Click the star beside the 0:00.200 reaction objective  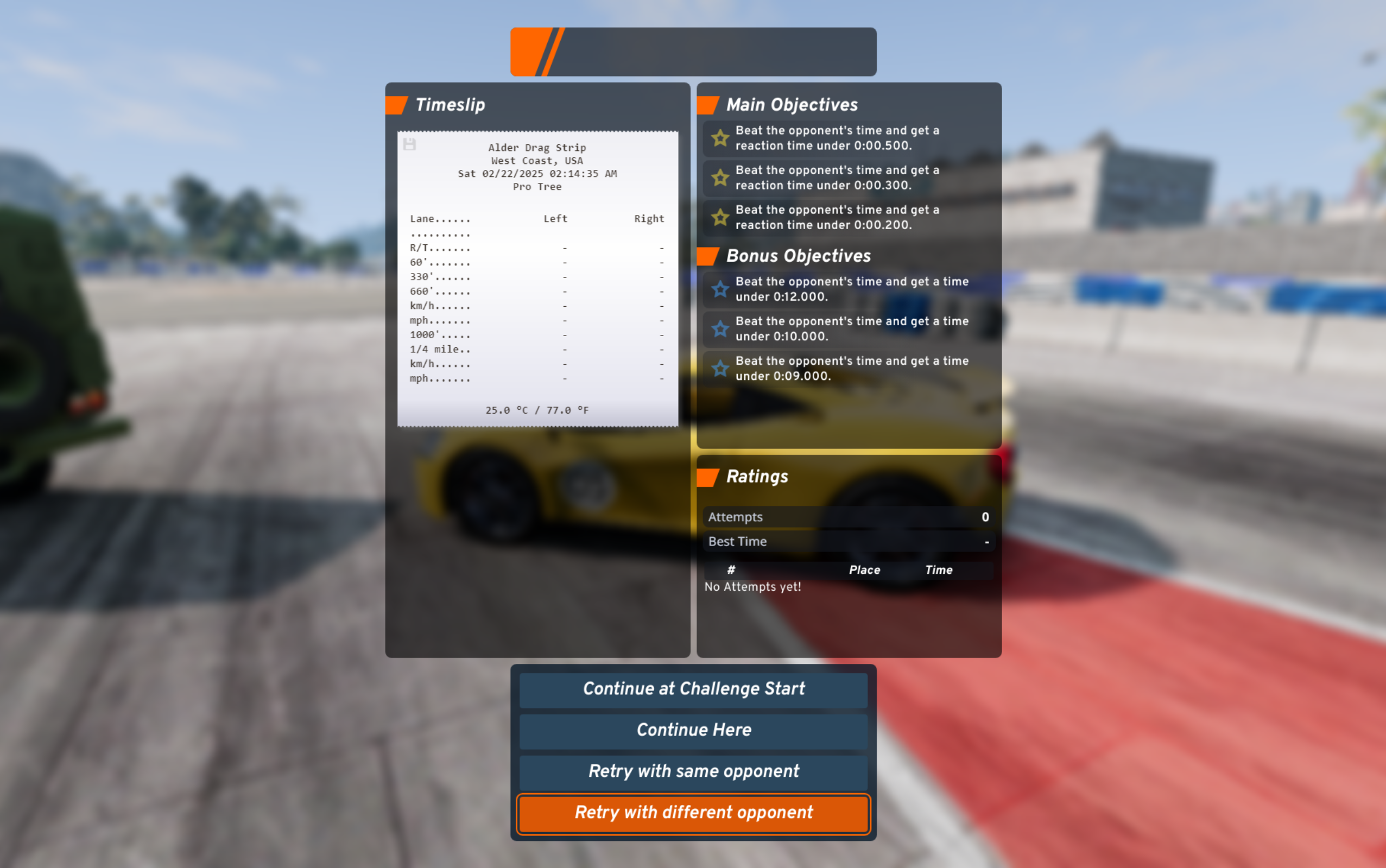719,218
